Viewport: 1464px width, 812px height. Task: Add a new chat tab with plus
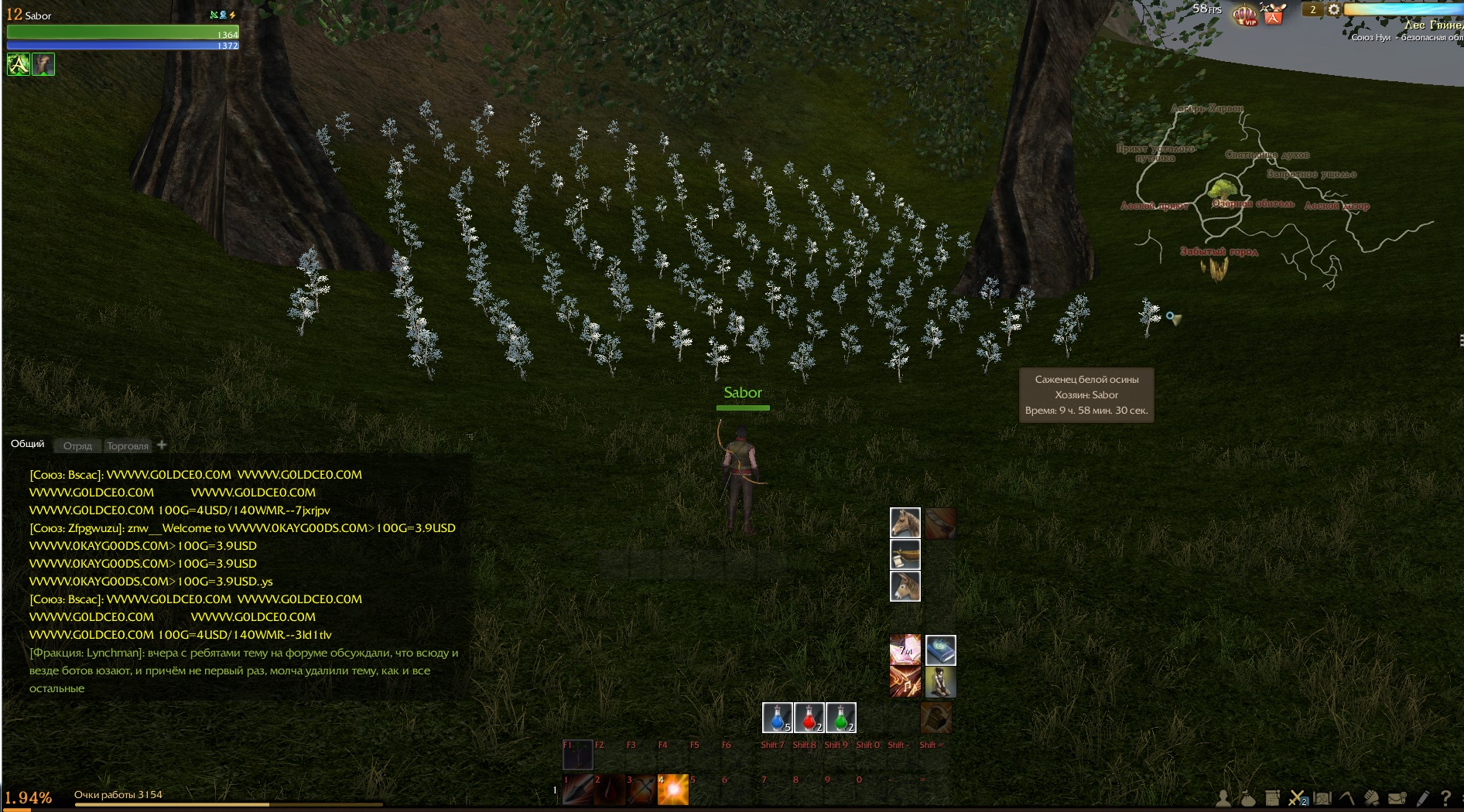pyautogui.click(x=162, y=445)
